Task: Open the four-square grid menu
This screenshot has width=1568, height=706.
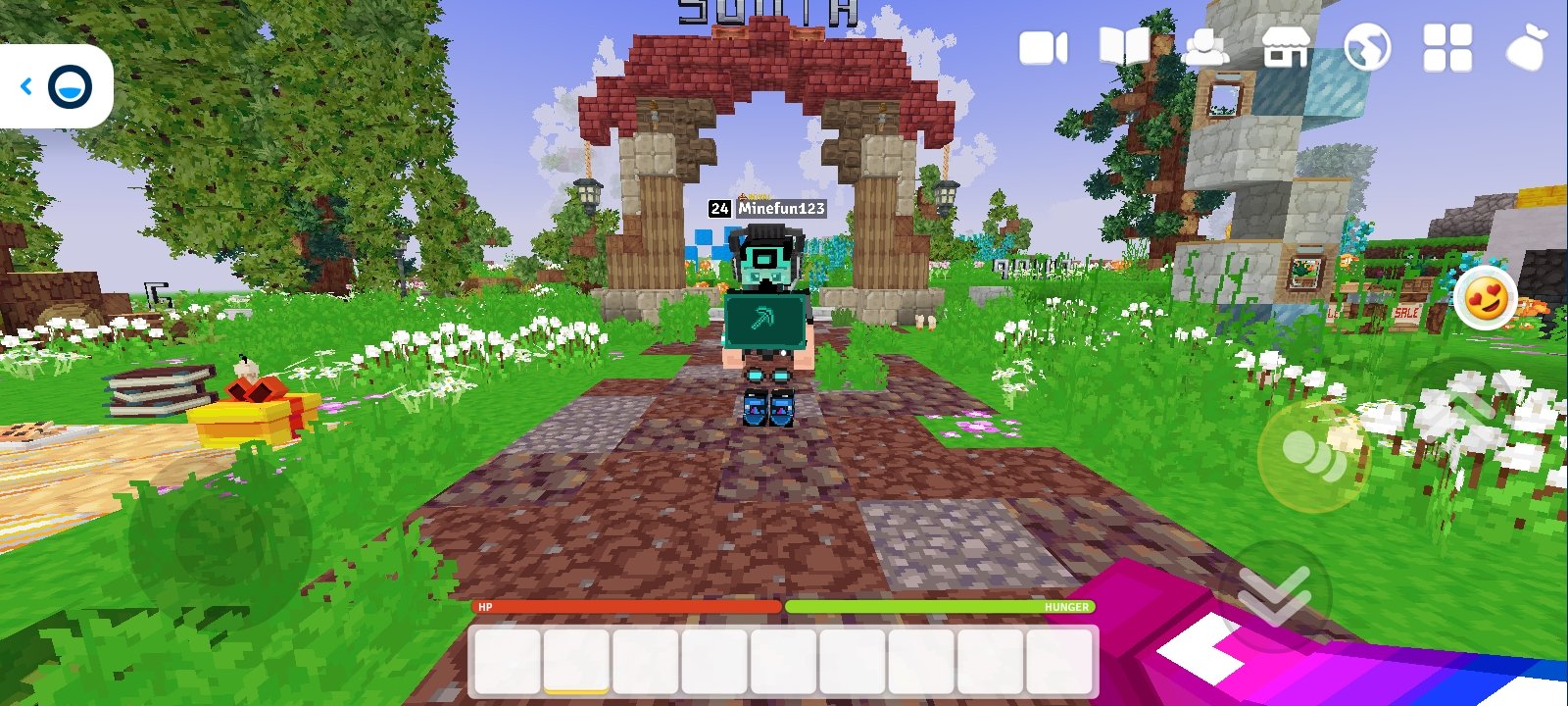Action: (1447, 47)
